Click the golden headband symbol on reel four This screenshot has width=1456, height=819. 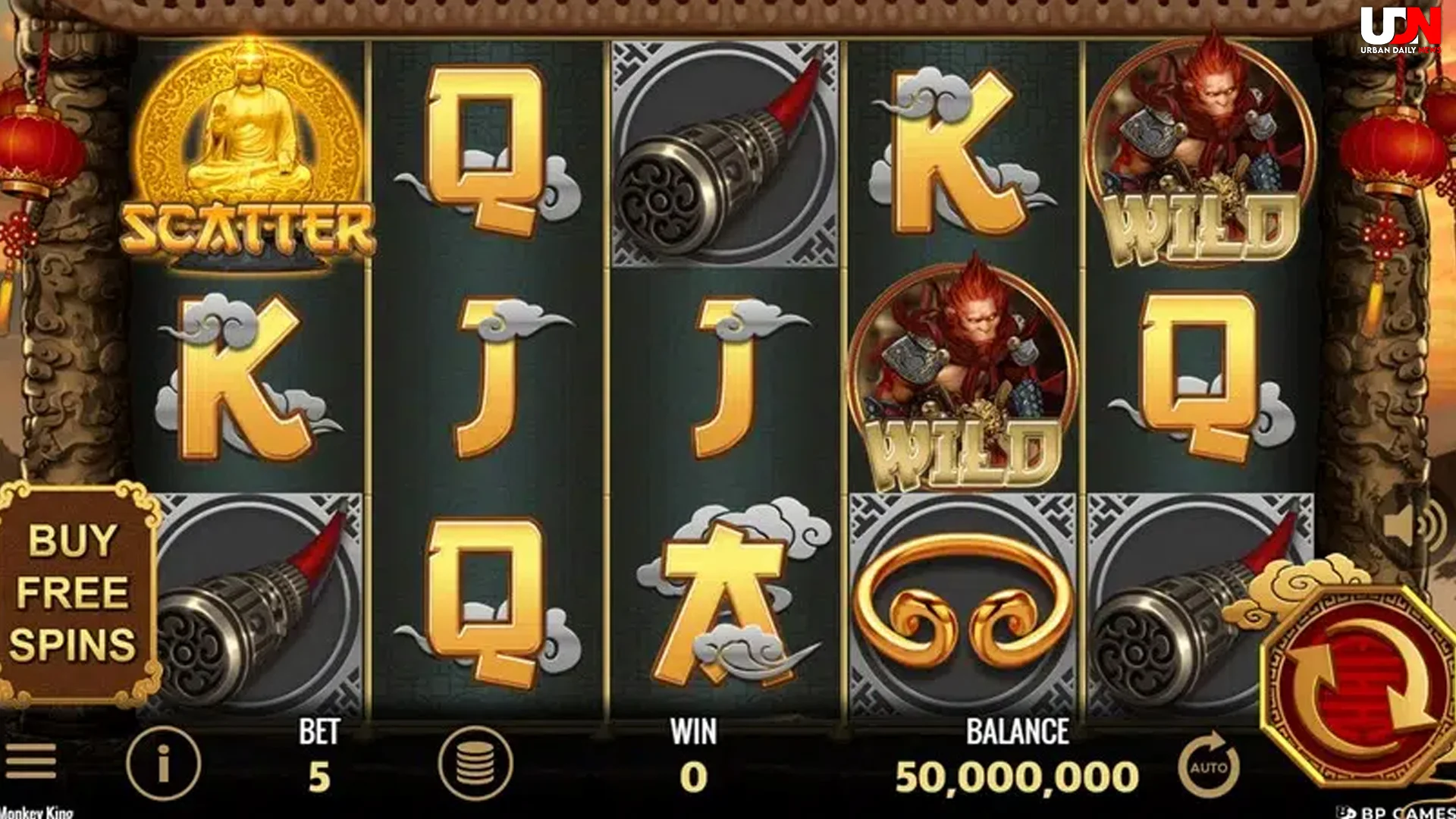963,599
